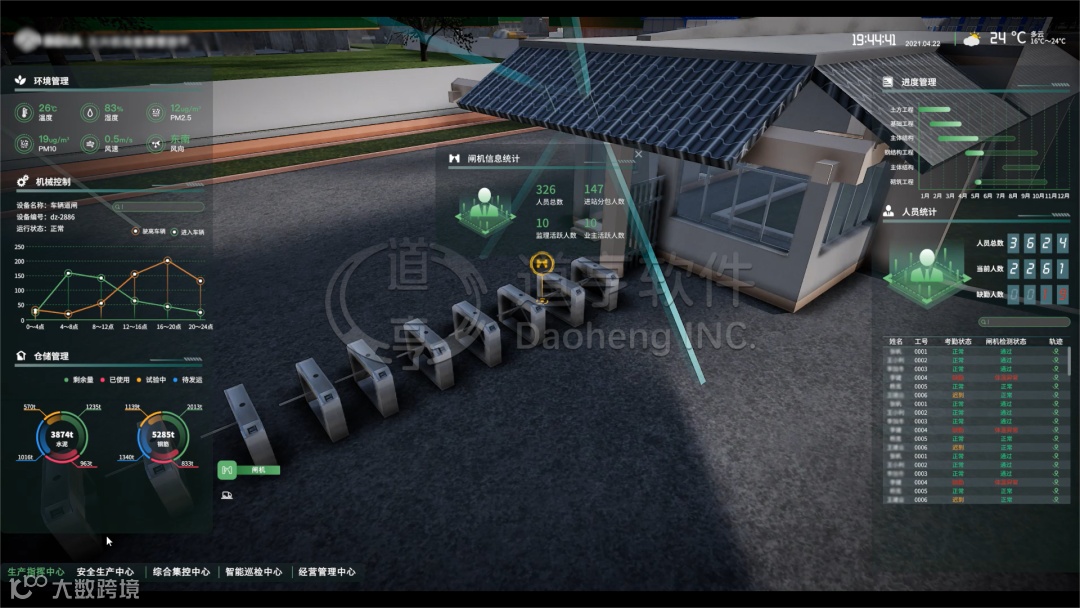The image size is (1080, 608).
Task: Select the vehicle icon below the 闸机 marker
Action: click(227, 492)
